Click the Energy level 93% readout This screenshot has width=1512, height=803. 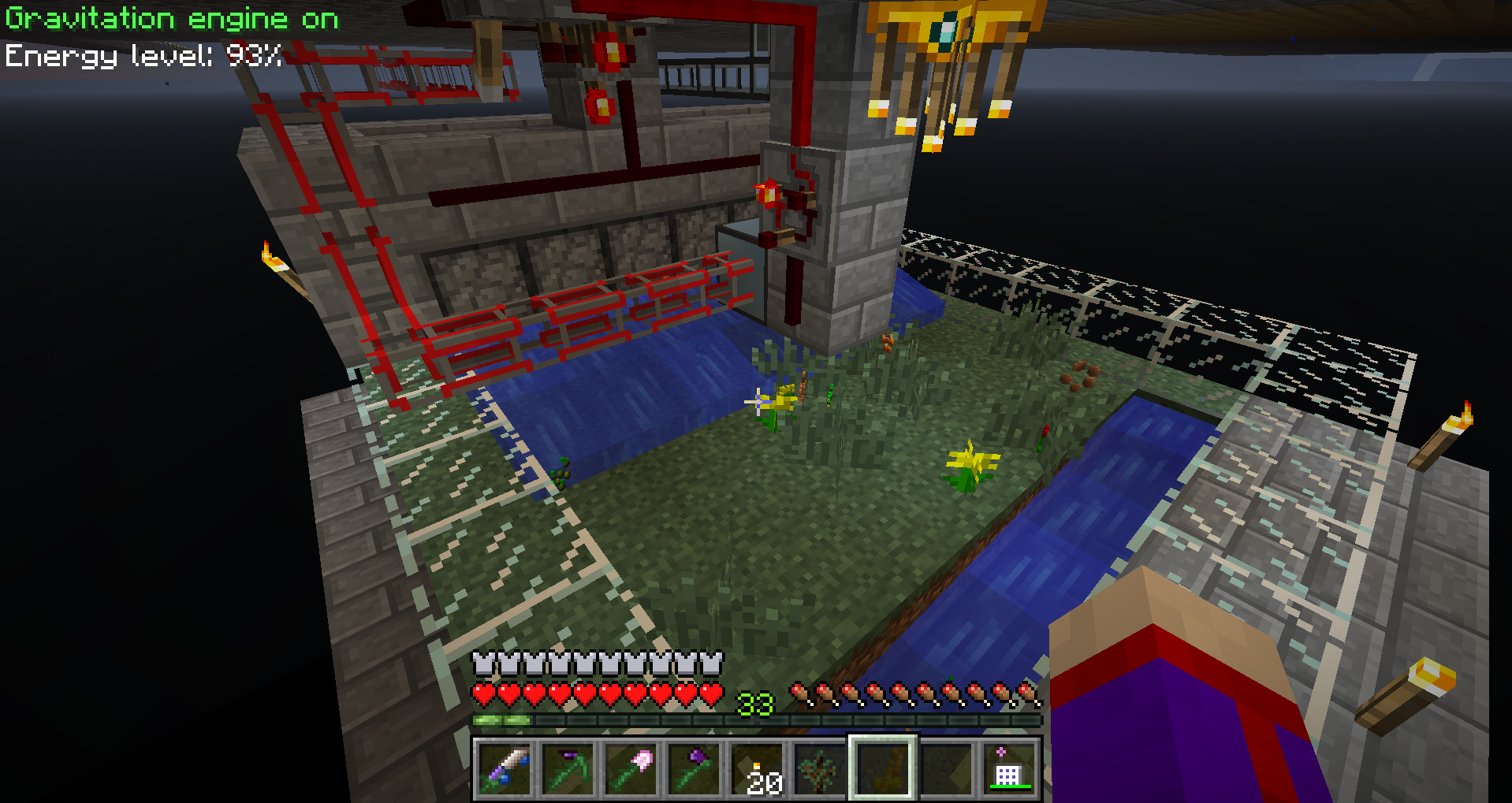pos(142,55)
